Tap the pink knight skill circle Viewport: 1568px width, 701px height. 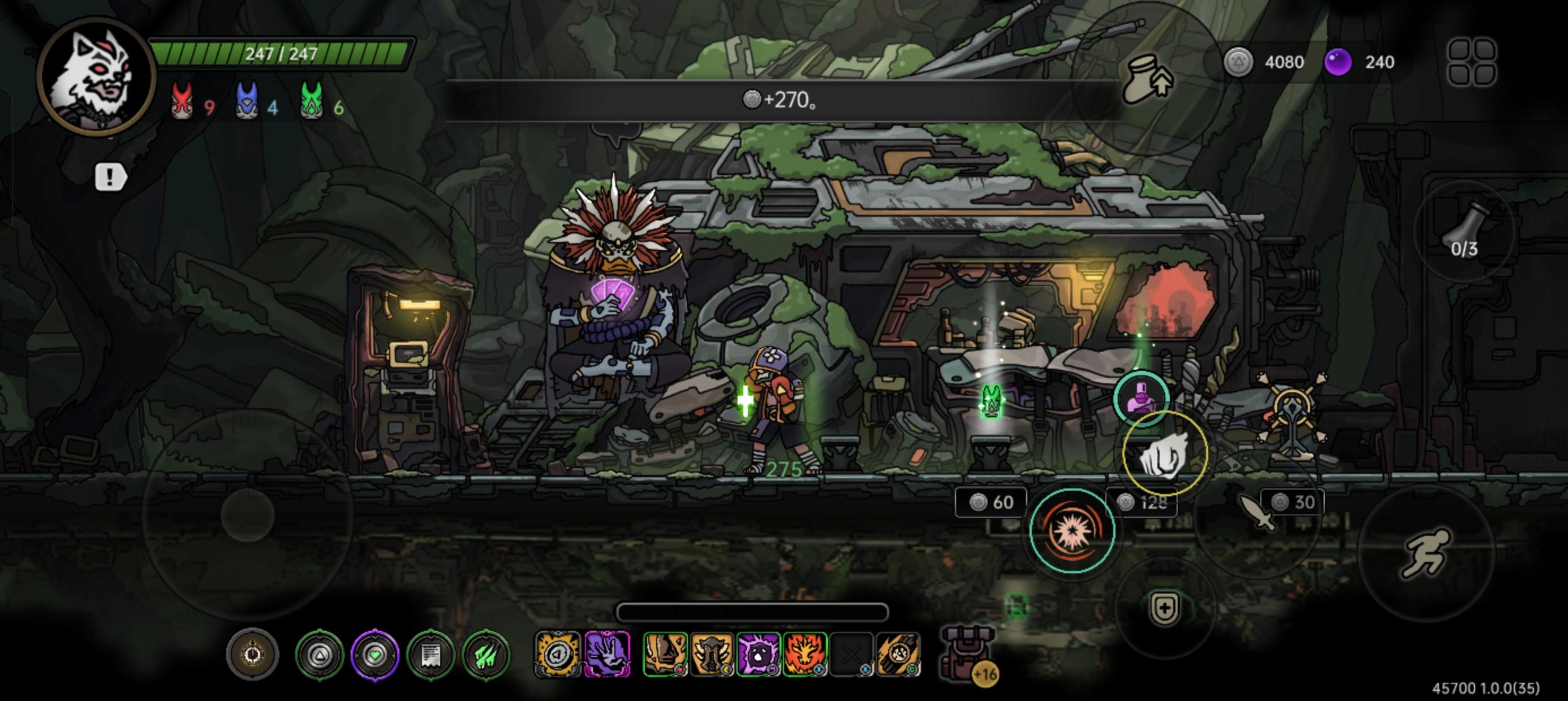coord(1141,398)
